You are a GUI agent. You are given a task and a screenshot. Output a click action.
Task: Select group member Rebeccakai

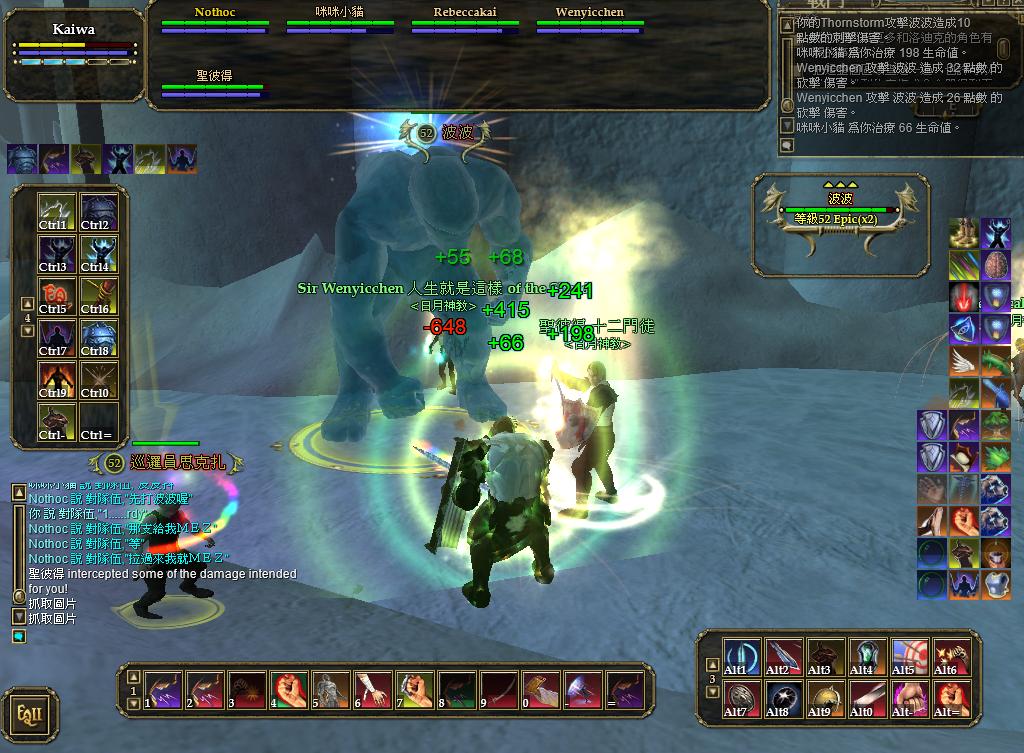(464, 19)
